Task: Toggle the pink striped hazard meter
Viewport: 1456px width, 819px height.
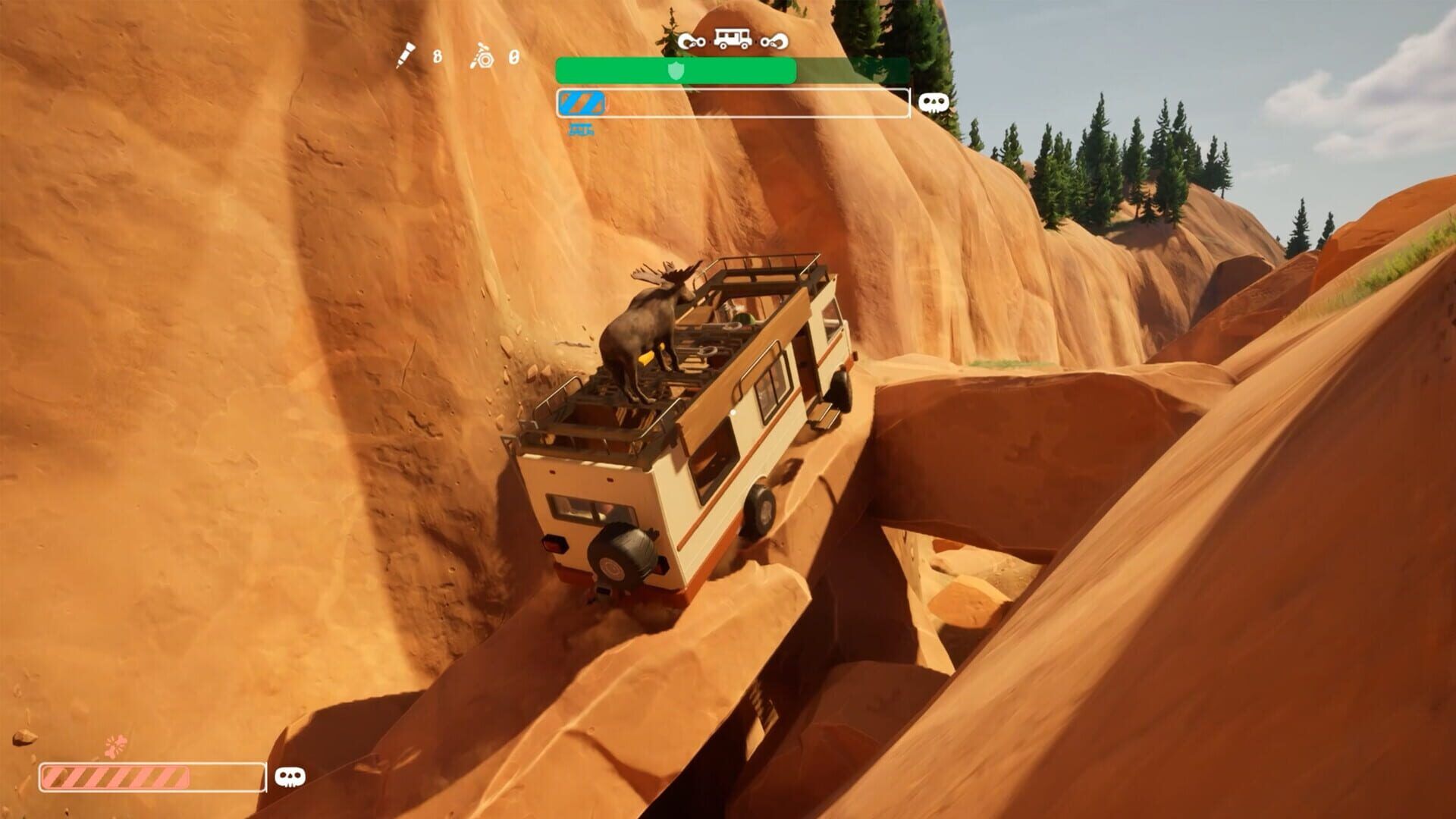Action: click(118, 777)
